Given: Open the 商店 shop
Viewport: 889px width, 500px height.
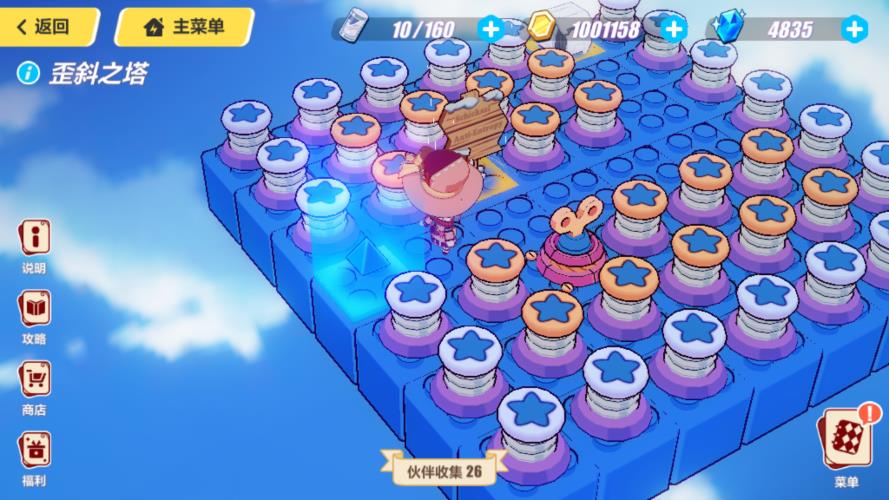Looking at the screenshot, I should click(34, 380).
